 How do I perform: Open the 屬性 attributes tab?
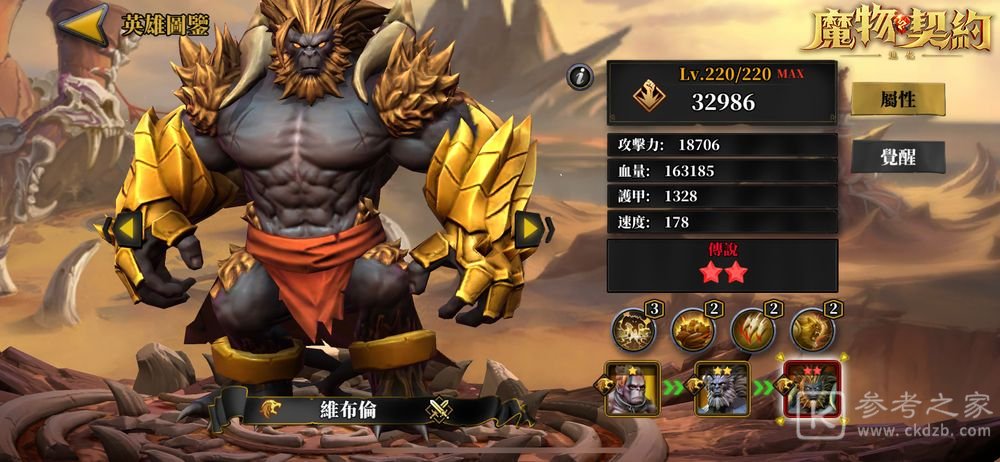pyautogui.click(x=884, y=98)
